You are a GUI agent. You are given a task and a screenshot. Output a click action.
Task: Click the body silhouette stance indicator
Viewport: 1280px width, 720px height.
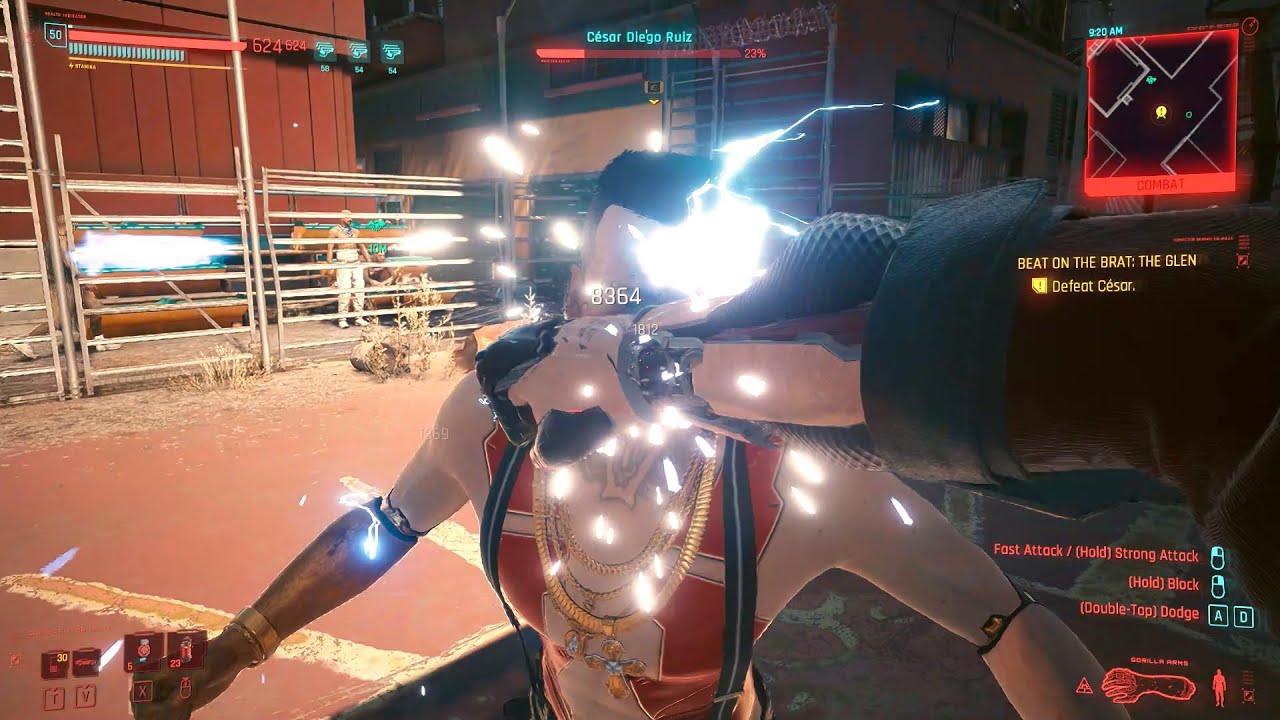(1218, 688)
